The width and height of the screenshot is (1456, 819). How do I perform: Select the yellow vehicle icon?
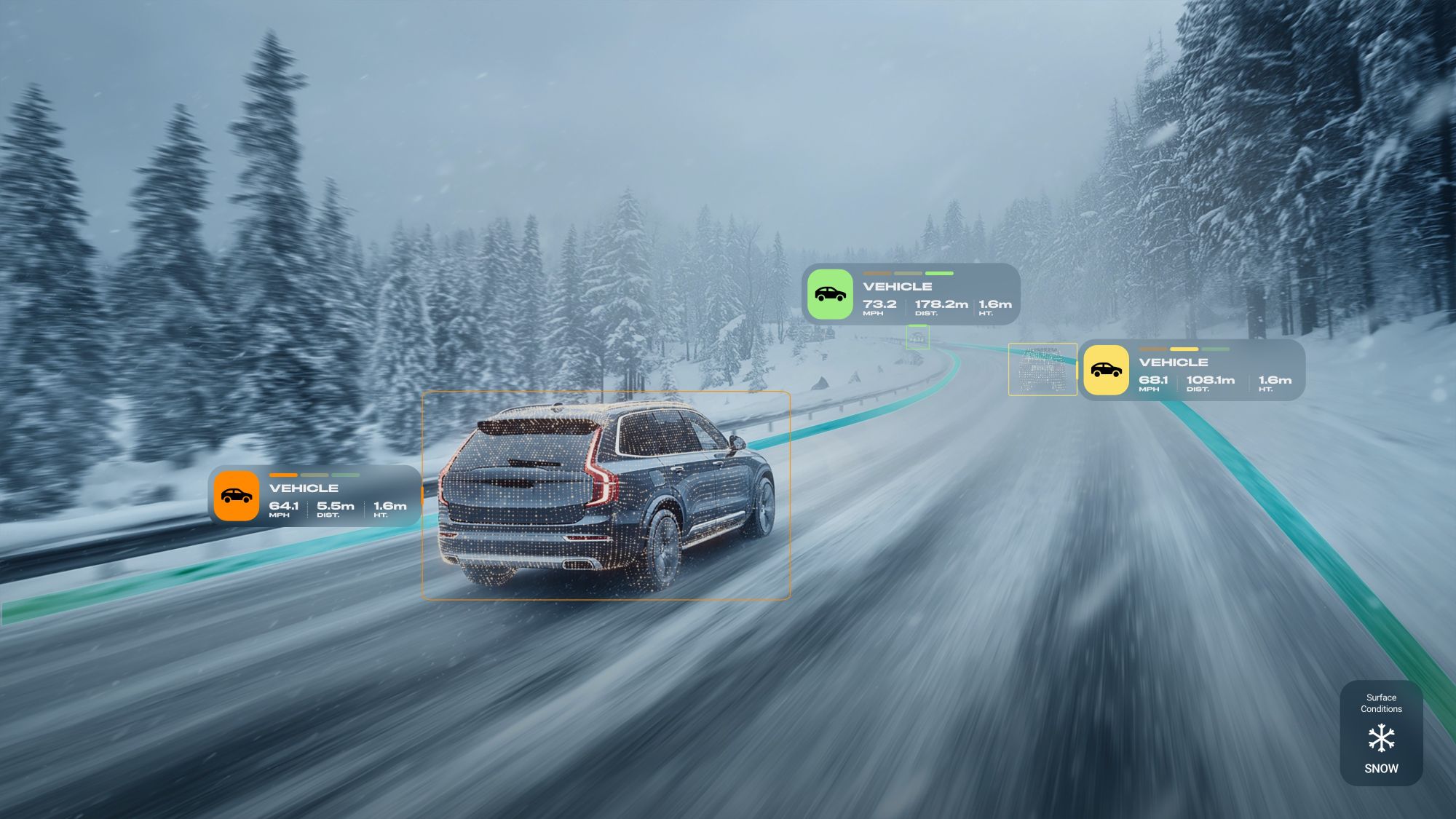tap(1106, 370)
